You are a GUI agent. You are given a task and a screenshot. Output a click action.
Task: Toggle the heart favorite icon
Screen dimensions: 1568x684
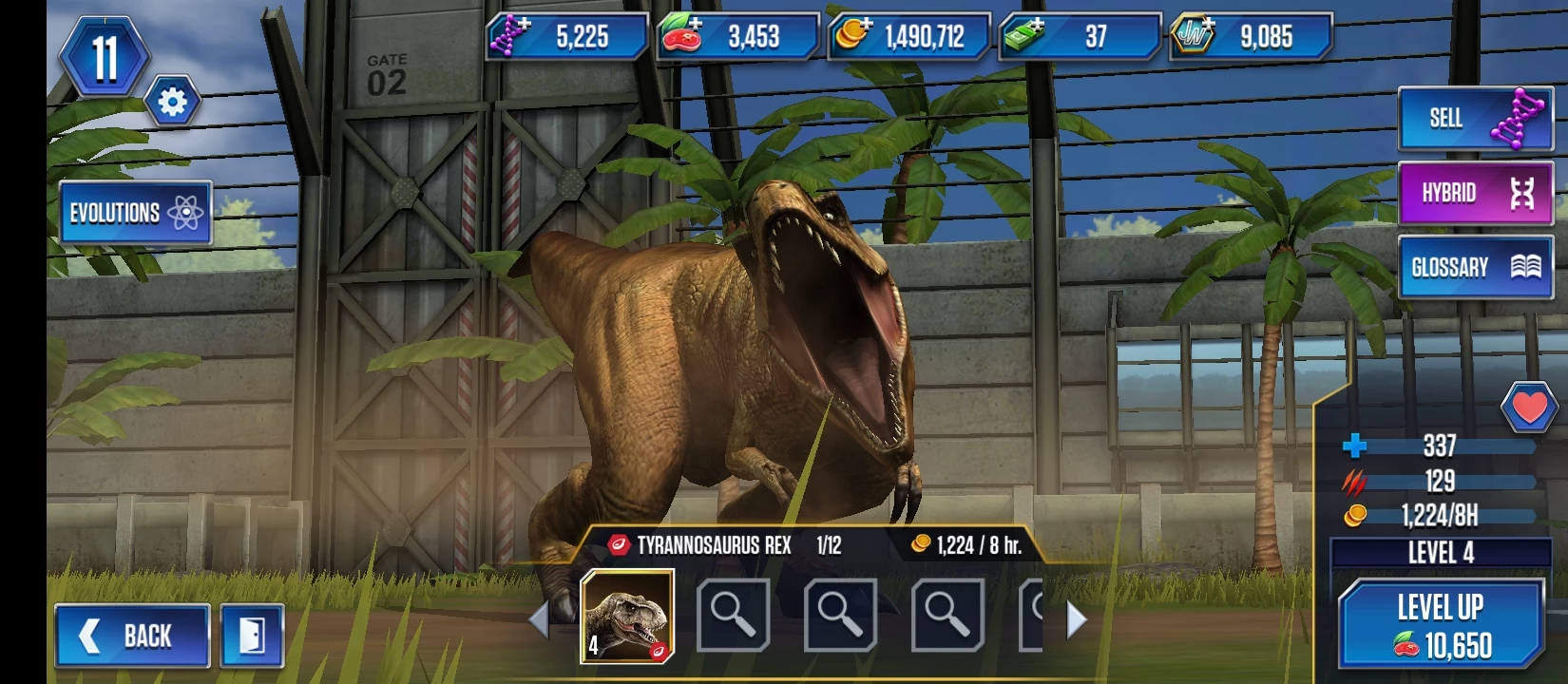[x=1528, y=408]
